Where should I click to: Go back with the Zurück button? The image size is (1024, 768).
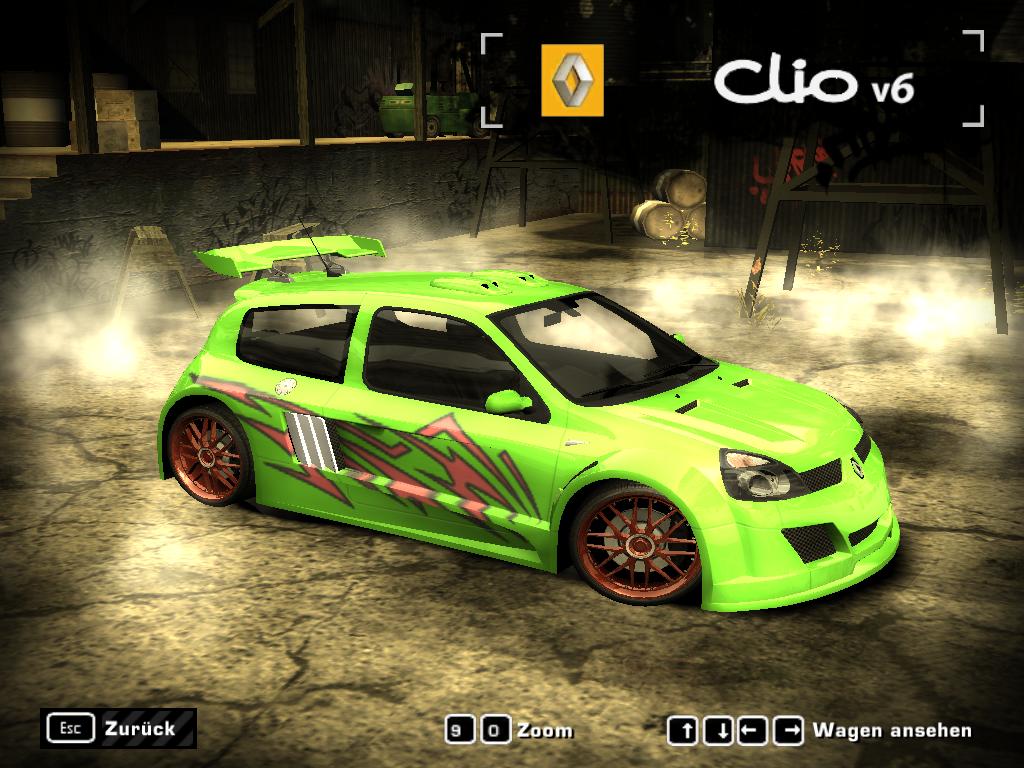(x=118, y=729)
